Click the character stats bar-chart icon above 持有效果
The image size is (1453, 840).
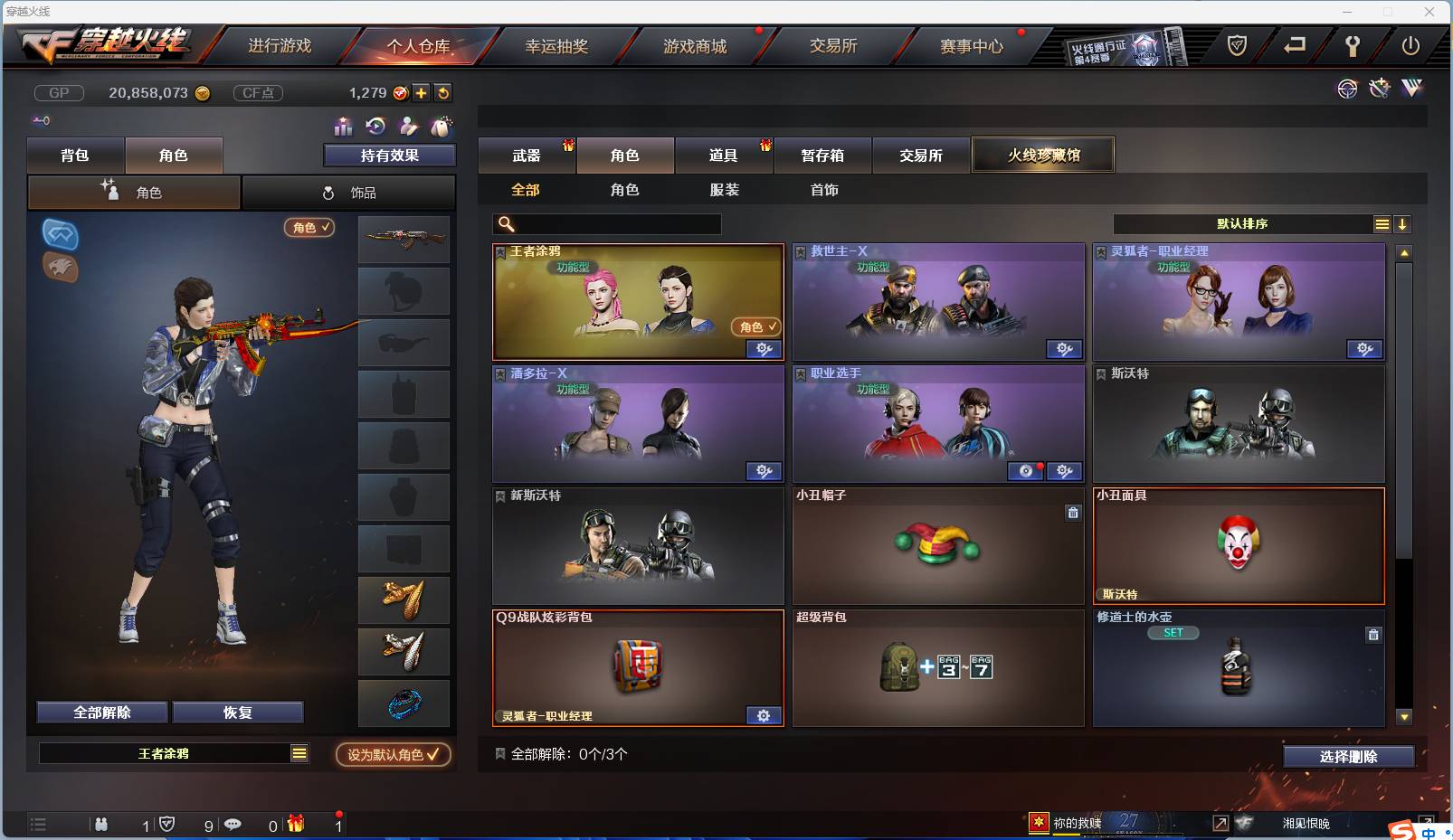[344, 127]
